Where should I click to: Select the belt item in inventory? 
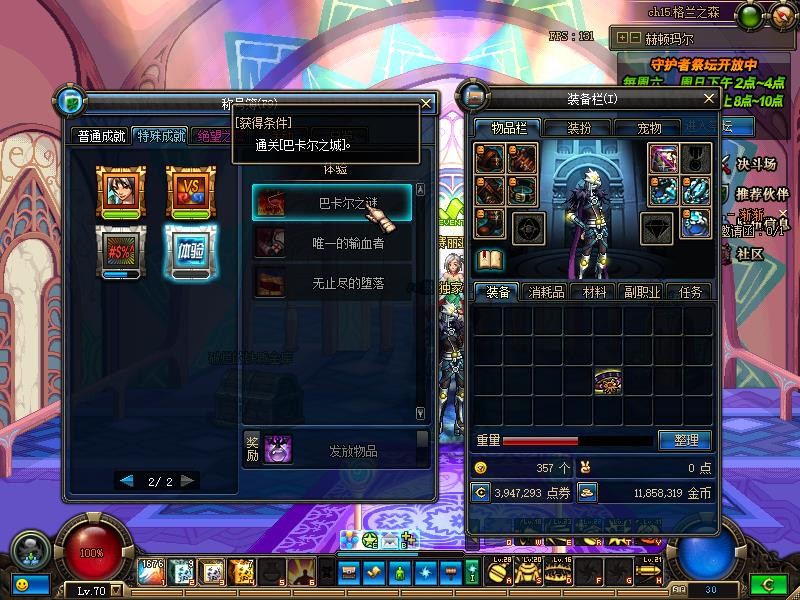608,380
